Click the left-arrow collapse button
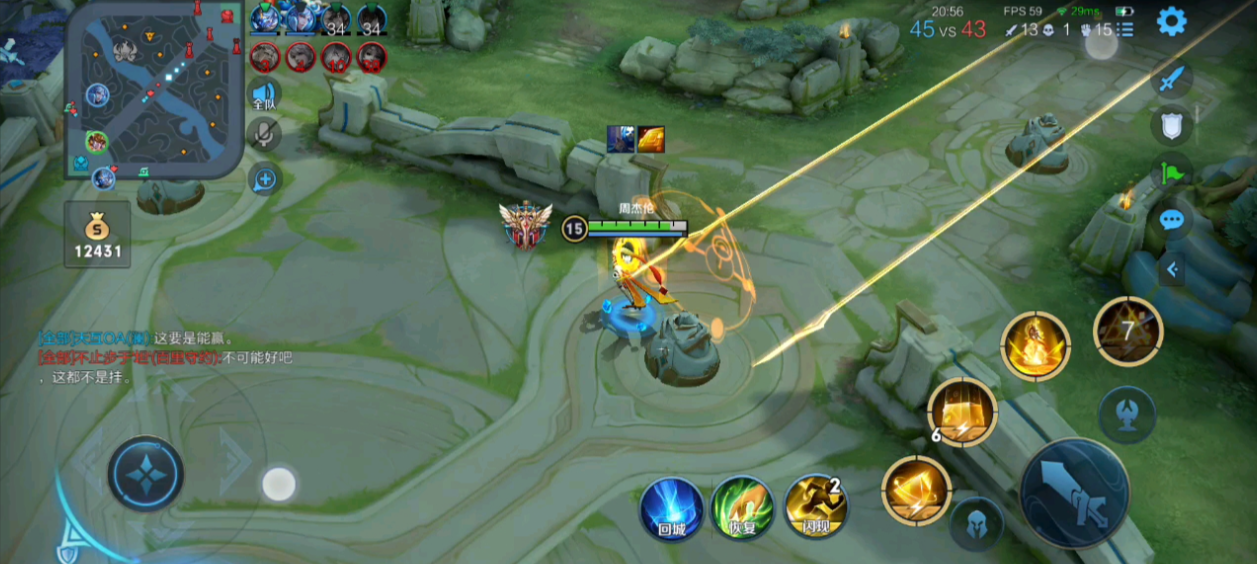The height and width of the screenshot is (564, 1257). 1172,268
